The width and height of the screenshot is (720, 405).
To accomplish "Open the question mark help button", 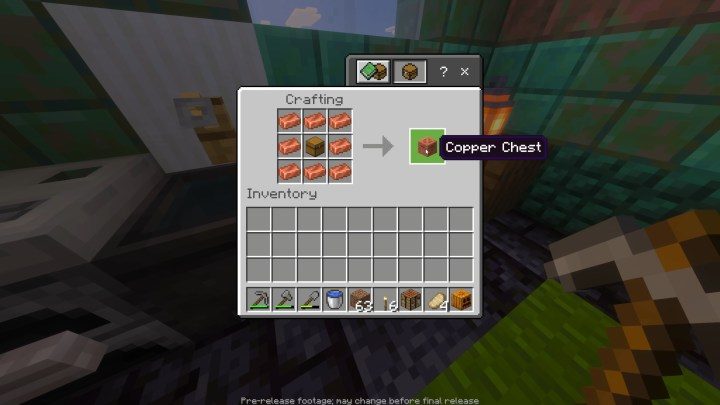I will [x=443, y=72].
